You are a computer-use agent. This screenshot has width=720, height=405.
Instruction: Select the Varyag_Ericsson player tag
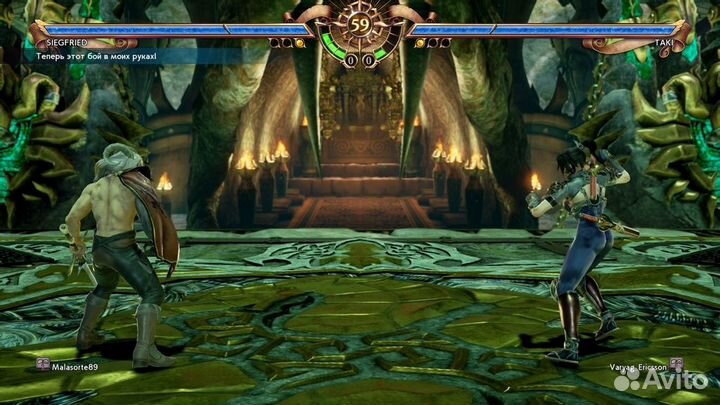638,367
